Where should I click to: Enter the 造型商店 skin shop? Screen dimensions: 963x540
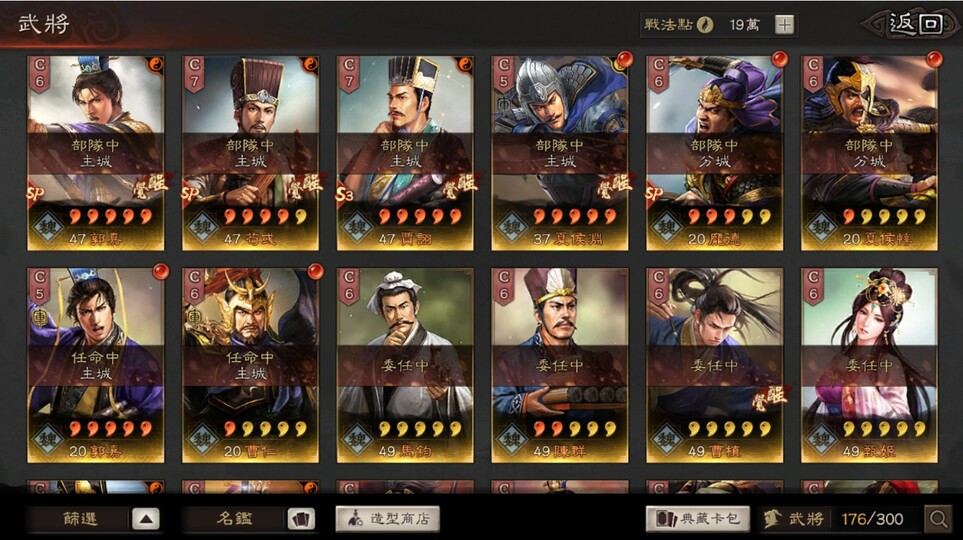pos(387,519)
